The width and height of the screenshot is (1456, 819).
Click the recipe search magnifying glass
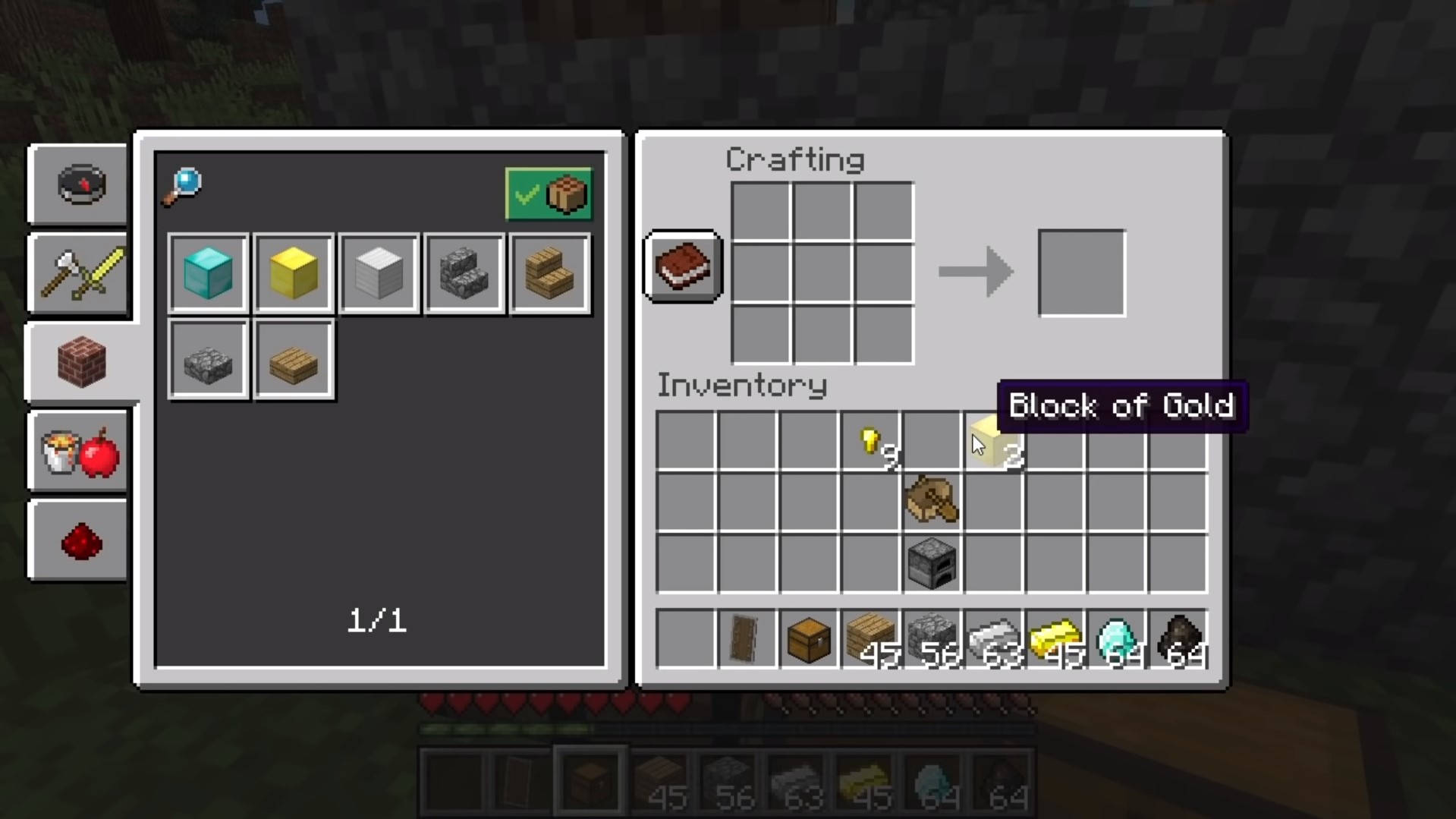(183, 186)
